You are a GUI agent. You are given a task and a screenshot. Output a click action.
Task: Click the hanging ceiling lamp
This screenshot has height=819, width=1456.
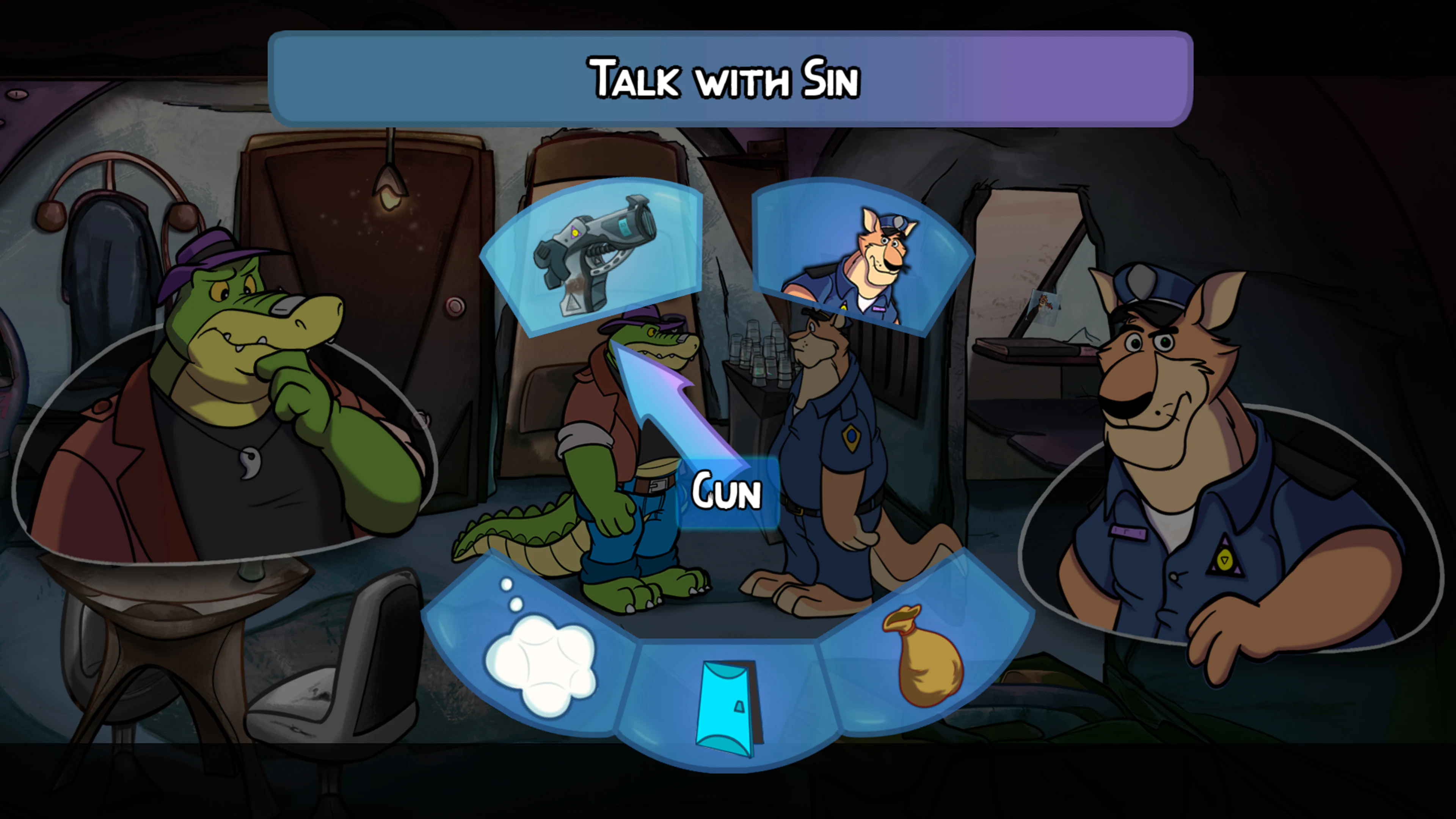click(390, 187)
